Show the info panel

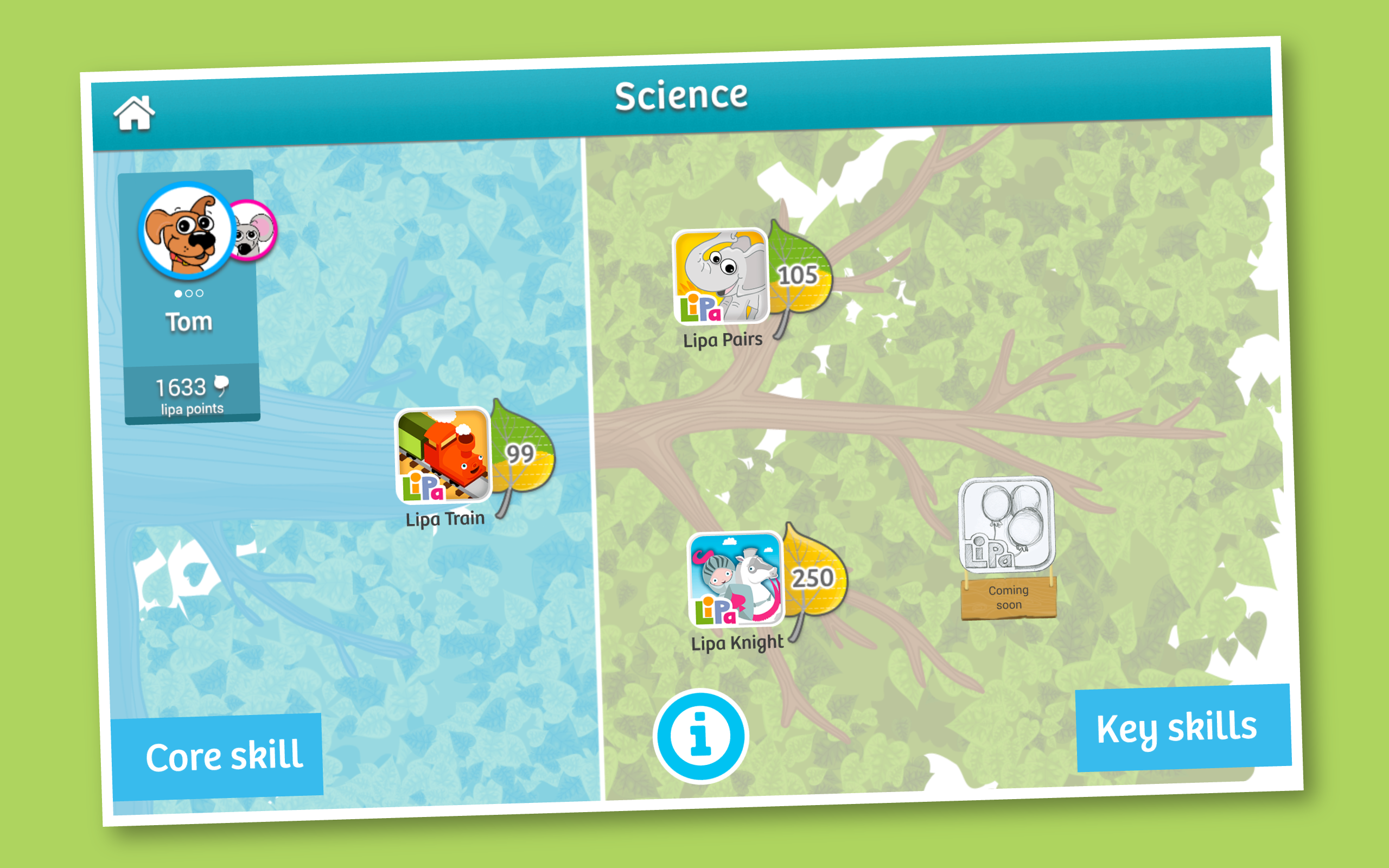[700, 736]
